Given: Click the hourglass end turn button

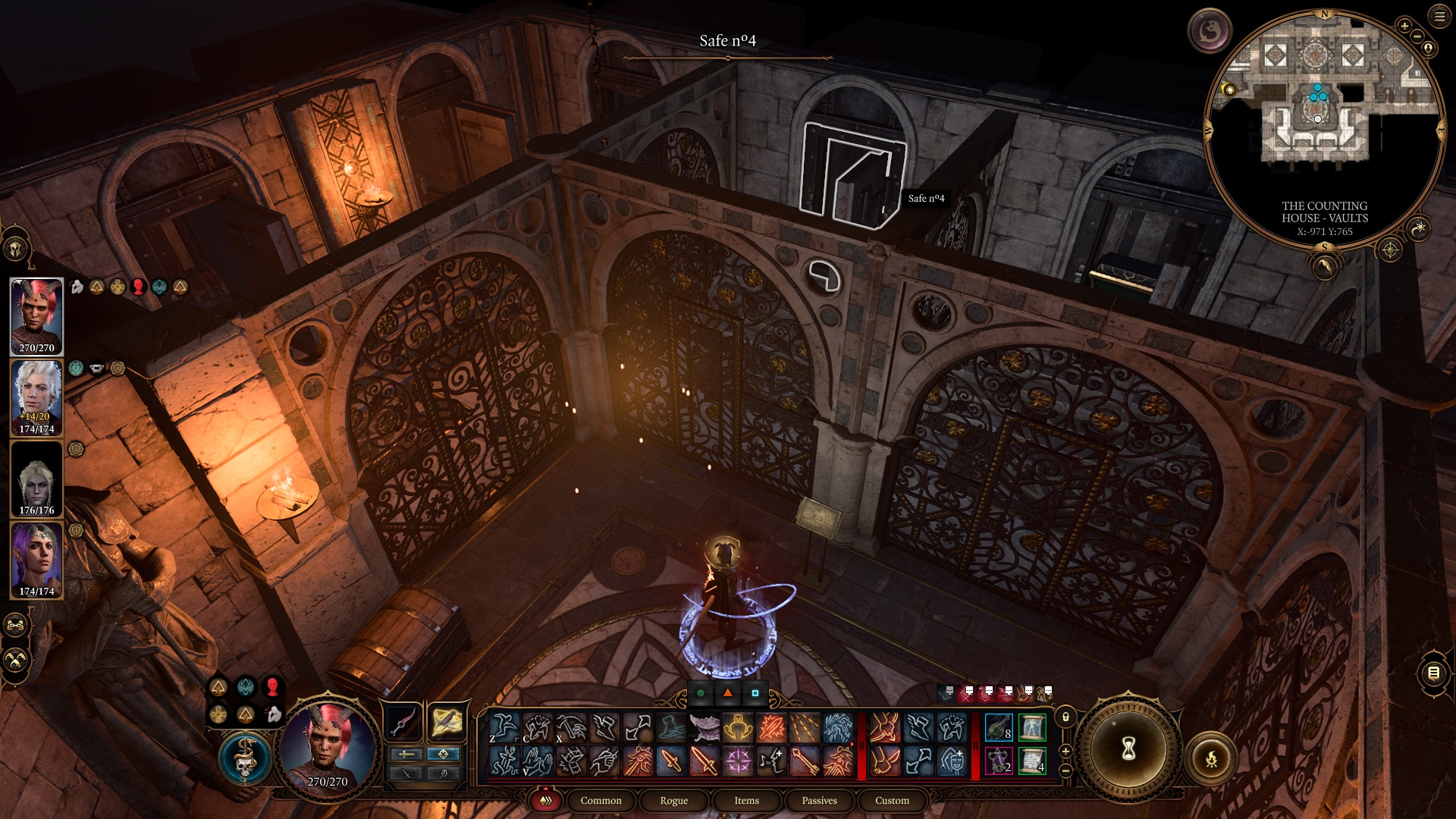Looking at the screenshot, I should (x=1128, y=749).
